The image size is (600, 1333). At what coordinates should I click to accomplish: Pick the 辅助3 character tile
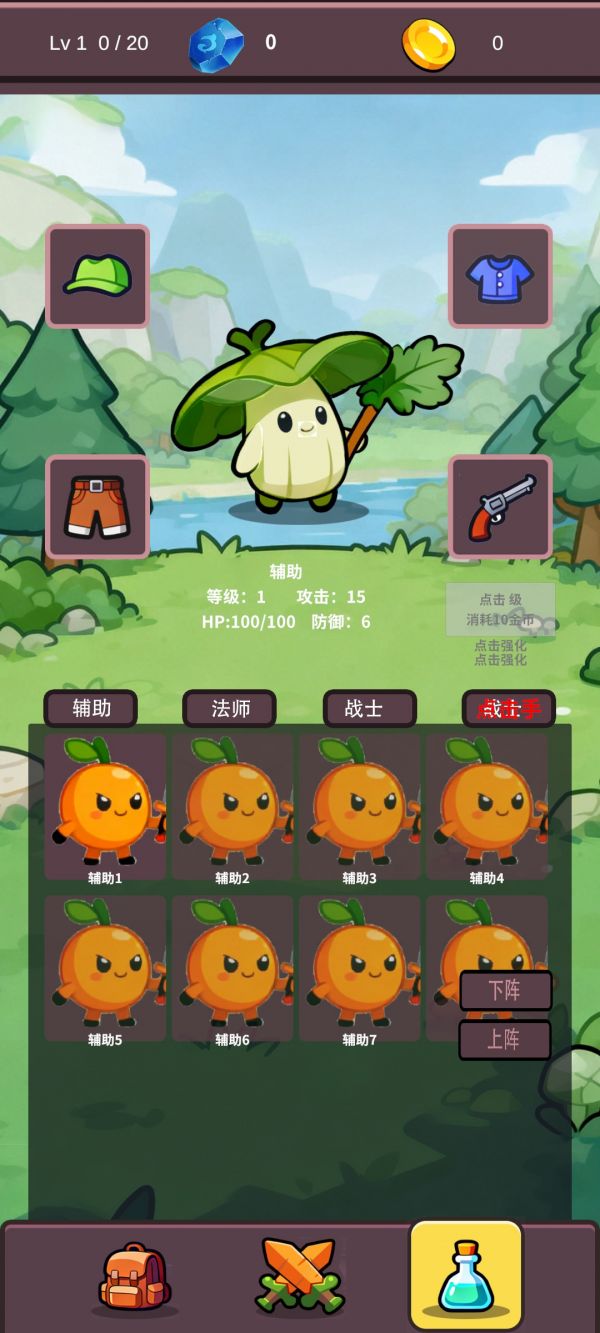[360, 807]
